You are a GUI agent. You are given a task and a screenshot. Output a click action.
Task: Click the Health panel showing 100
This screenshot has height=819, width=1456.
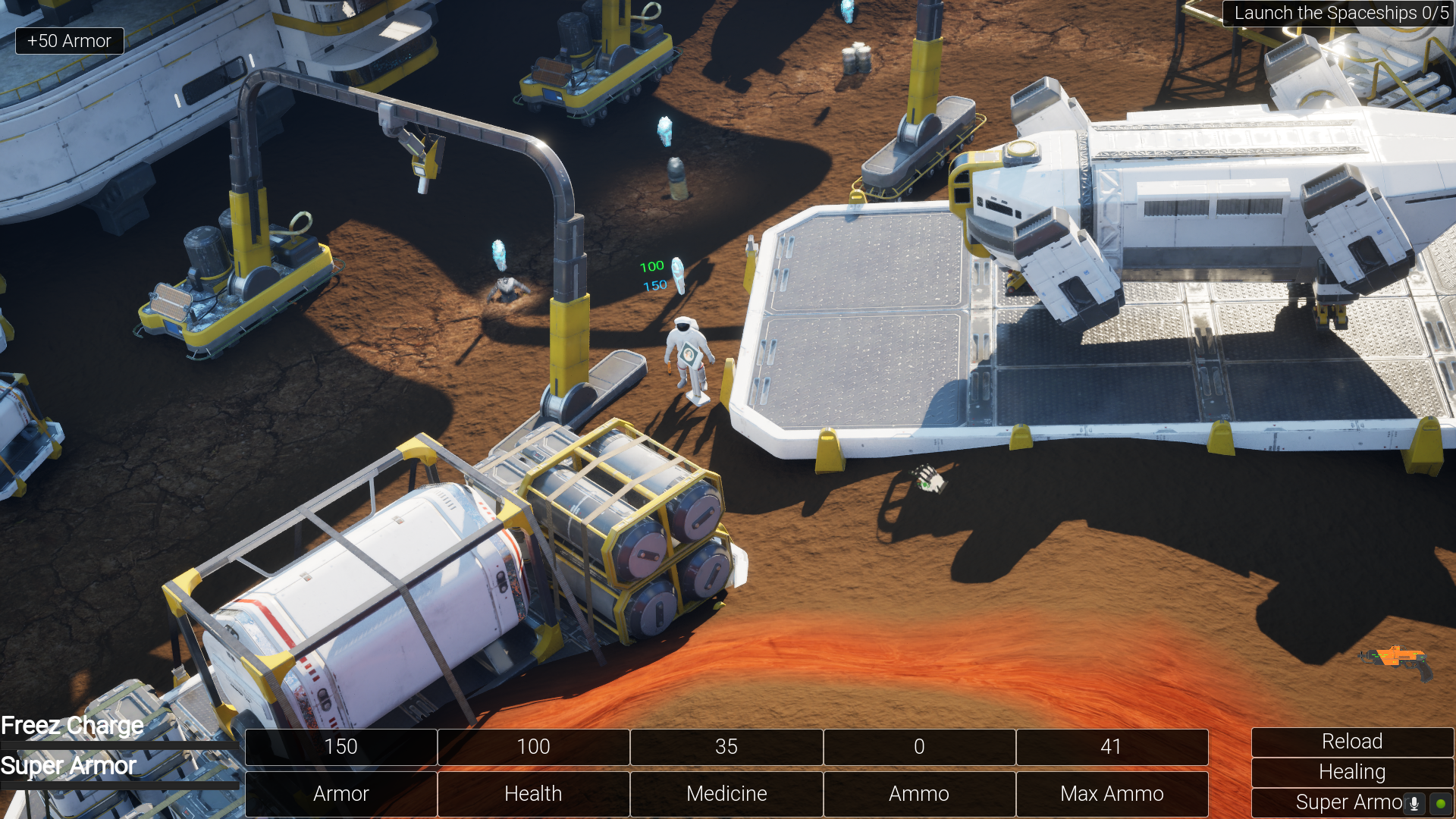coord(533,747)
